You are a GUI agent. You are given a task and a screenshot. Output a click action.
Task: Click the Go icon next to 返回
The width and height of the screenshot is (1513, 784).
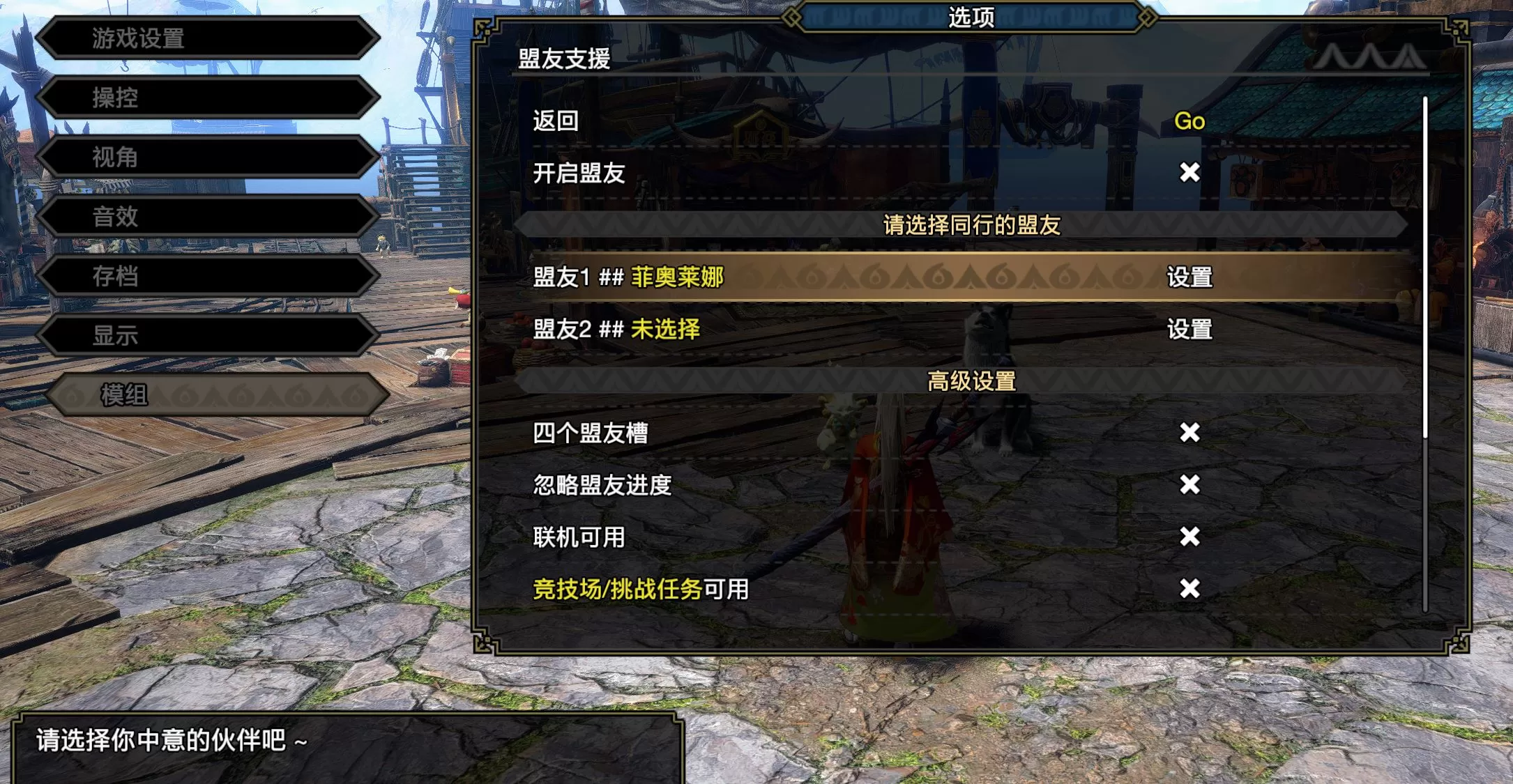click(1189, 121)
